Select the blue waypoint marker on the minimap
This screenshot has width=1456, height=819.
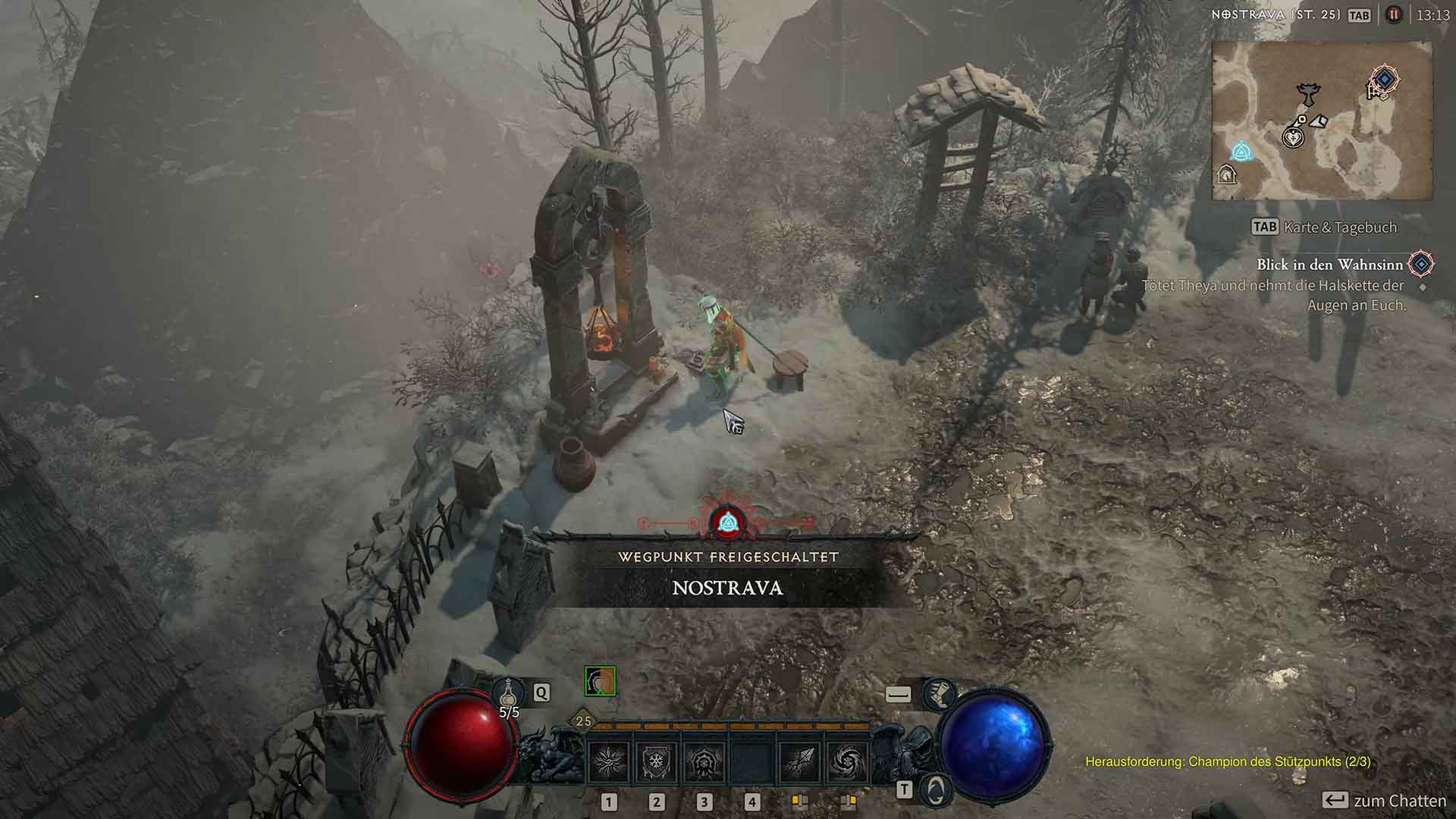[1243, 152]
